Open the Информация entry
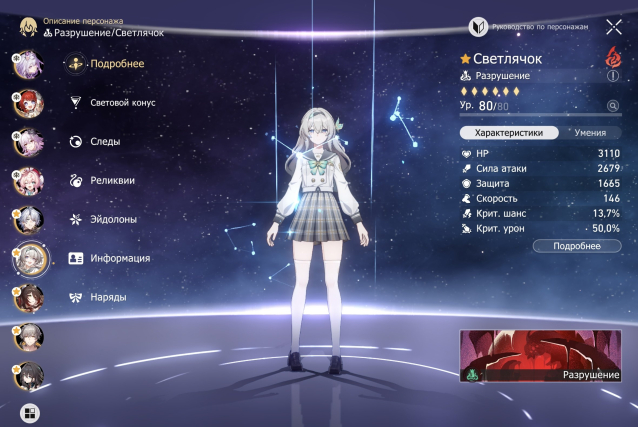The width and height of the screenshot is (638, 427). (x=119, y=258)
